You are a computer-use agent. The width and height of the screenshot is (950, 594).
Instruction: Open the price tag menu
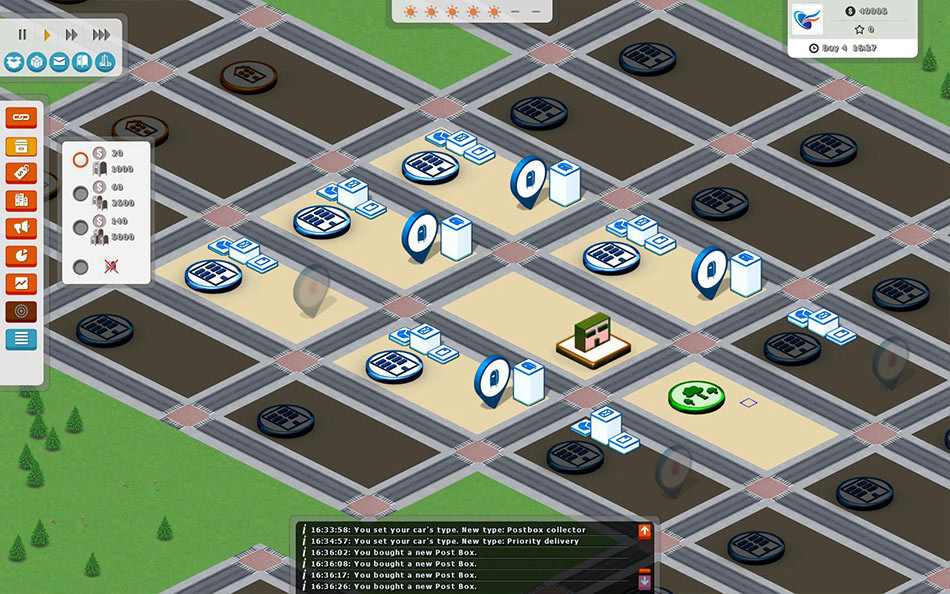click(21, 173)
